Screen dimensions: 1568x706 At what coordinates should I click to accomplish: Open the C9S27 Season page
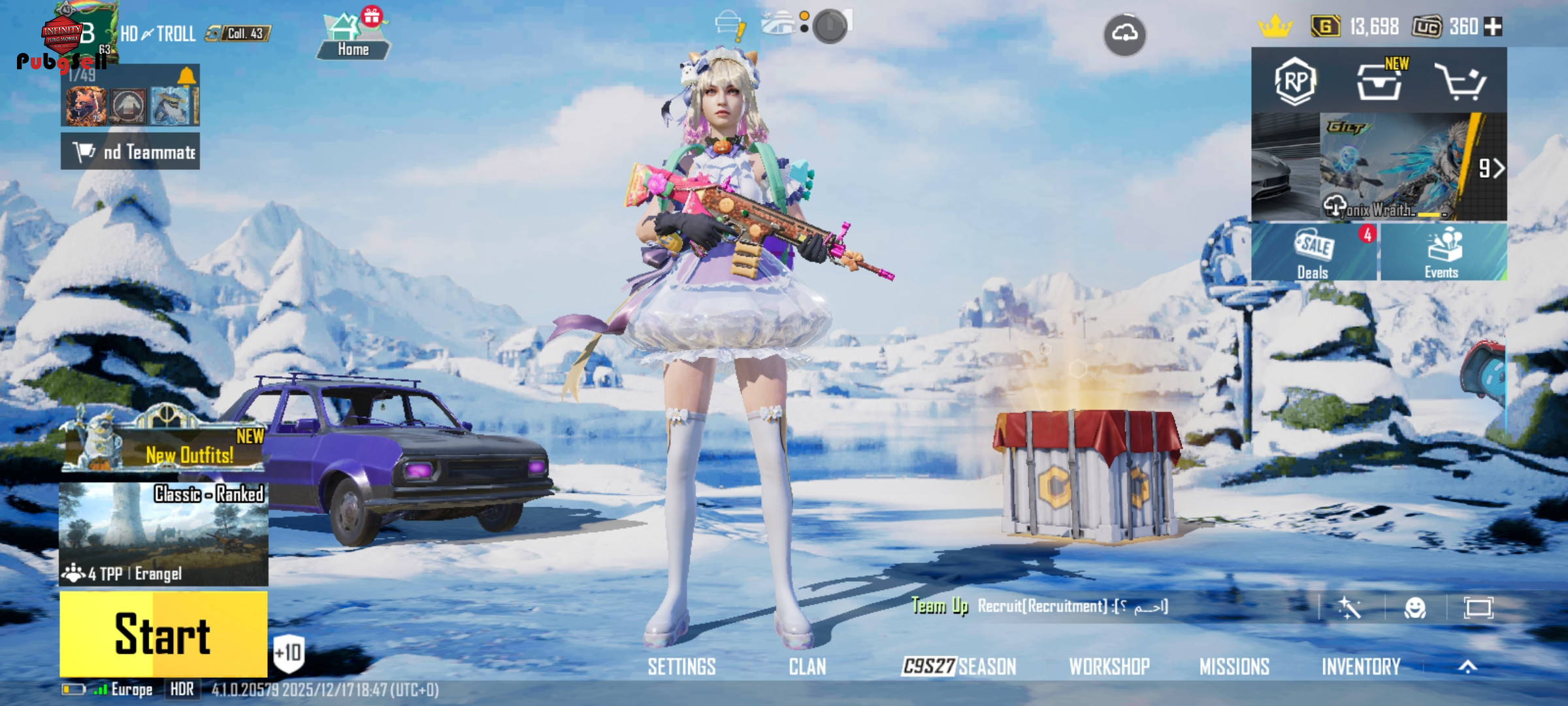coord(958,667)
